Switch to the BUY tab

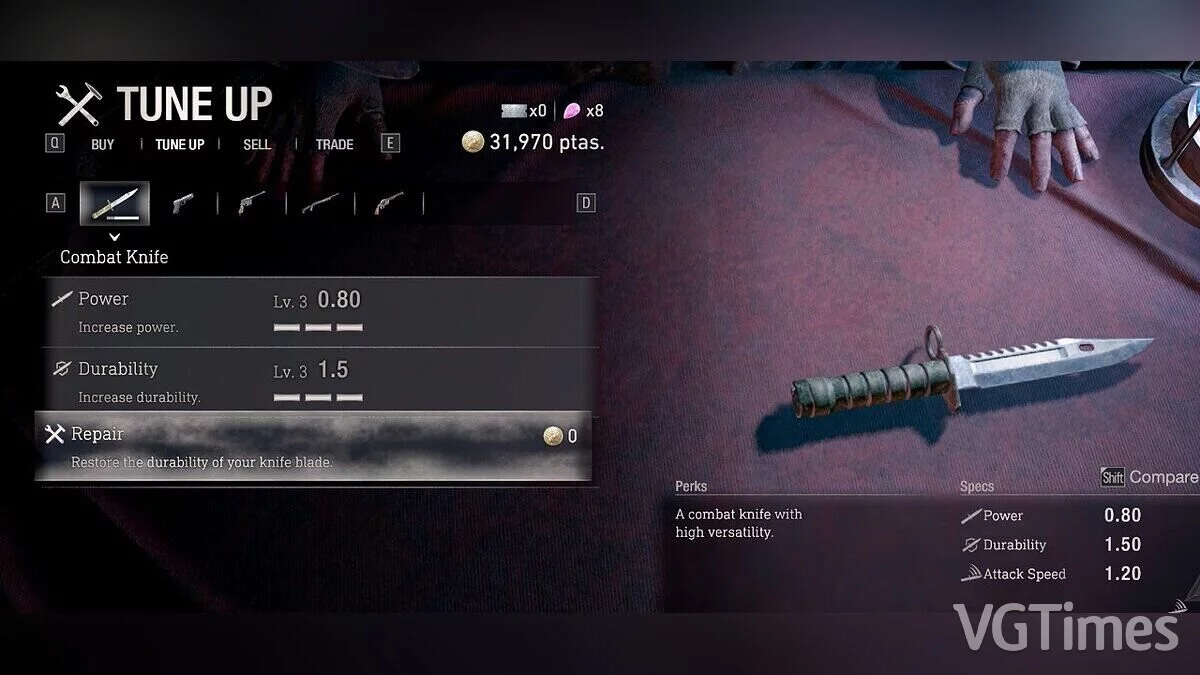(x=102, y=144)
